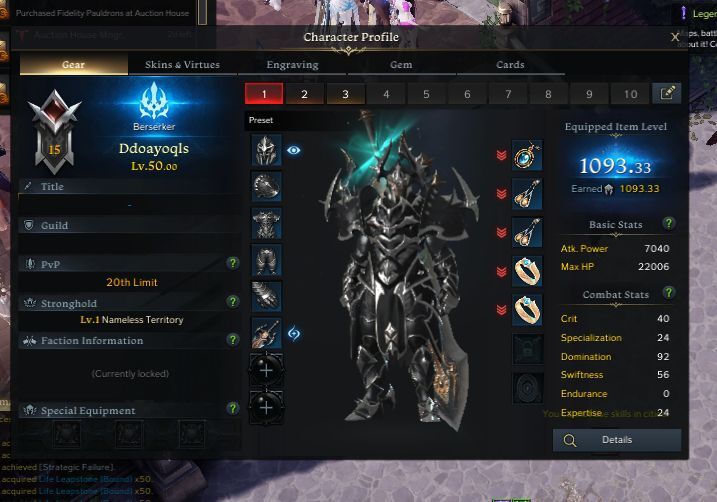Show Special Equipment help question mark
Viewport: 717px width, 502px height.
(232, 410)
